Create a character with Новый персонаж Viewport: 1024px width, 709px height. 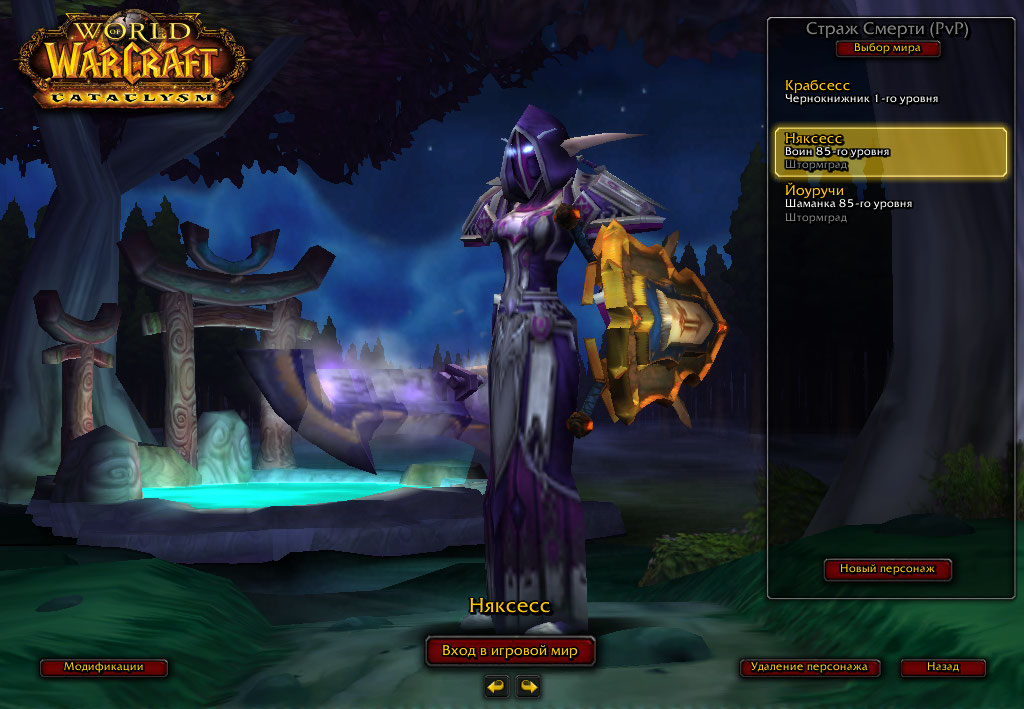click(887, 569)
